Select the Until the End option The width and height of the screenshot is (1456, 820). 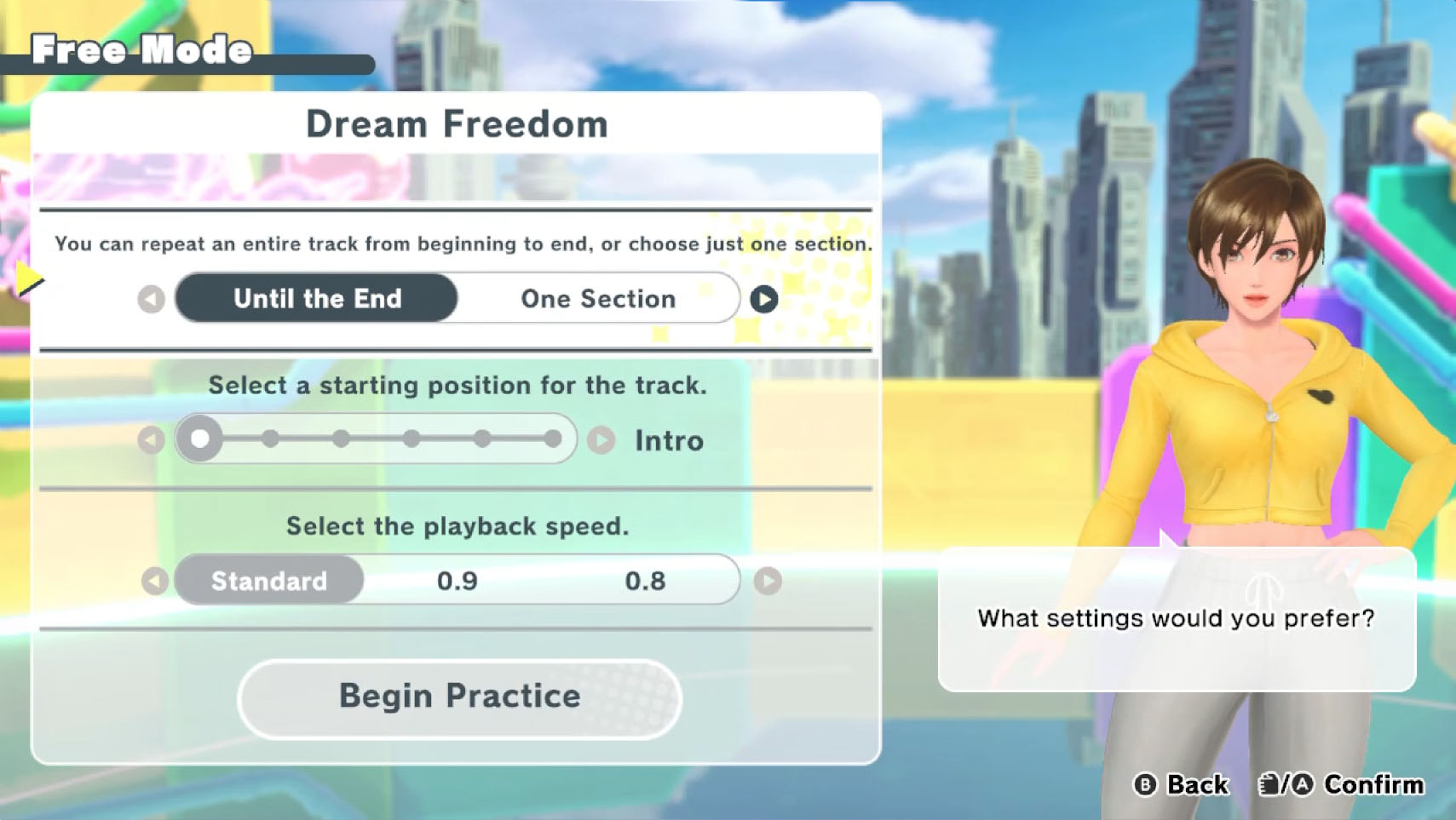(316, 299)
